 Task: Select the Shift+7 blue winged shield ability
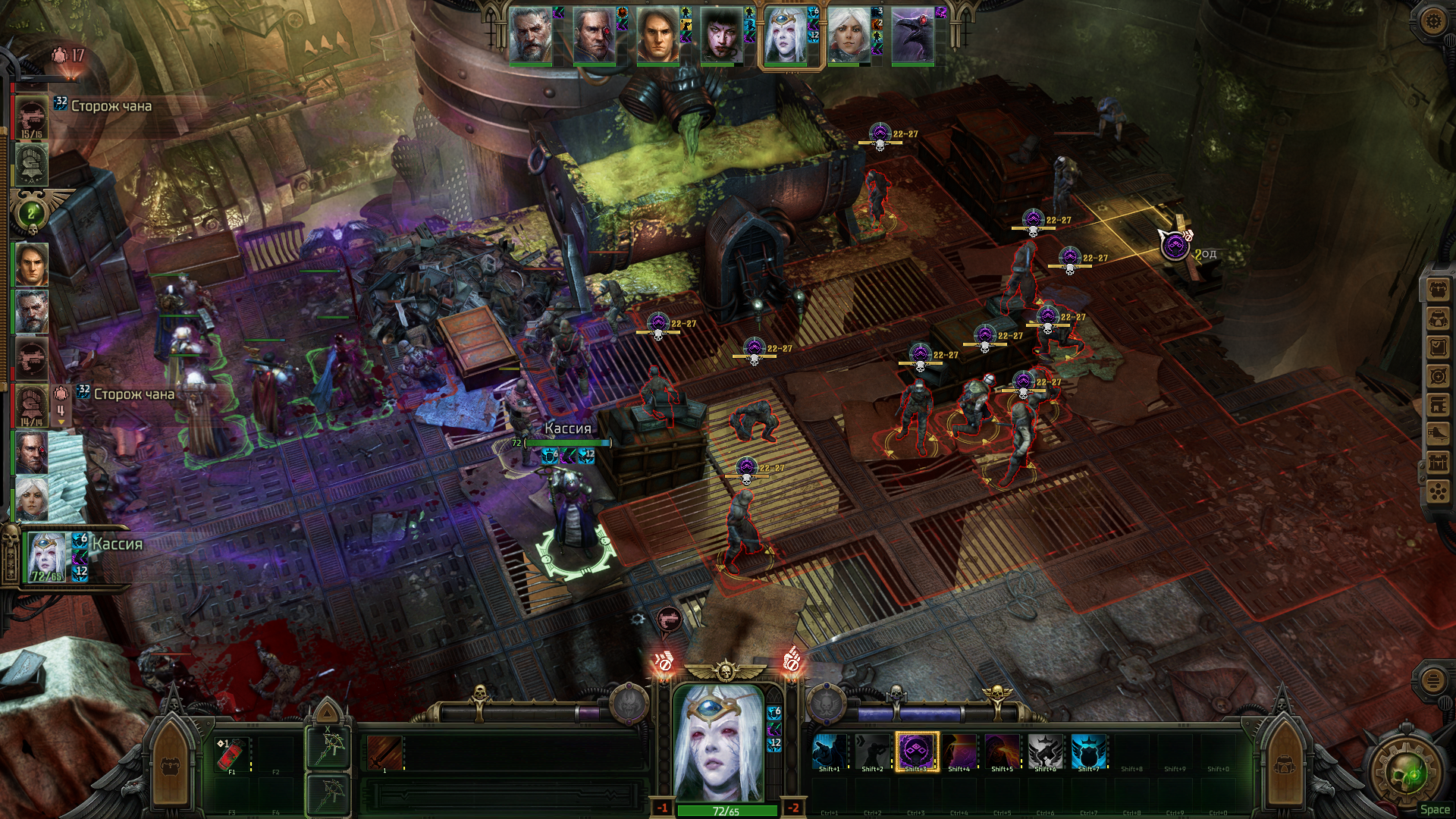pyautogui.click(x=1088, y=752)
